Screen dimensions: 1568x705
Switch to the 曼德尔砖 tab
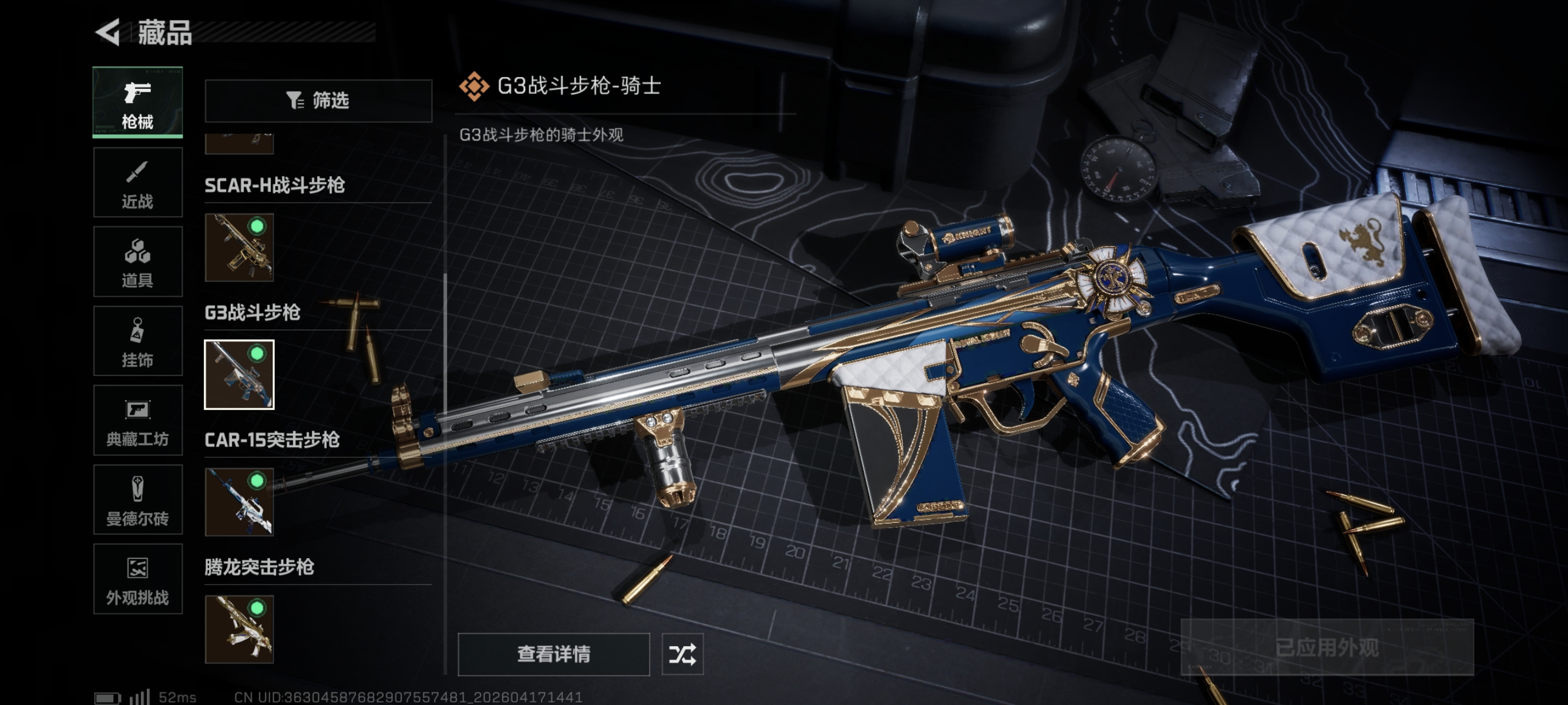[137, 500]
